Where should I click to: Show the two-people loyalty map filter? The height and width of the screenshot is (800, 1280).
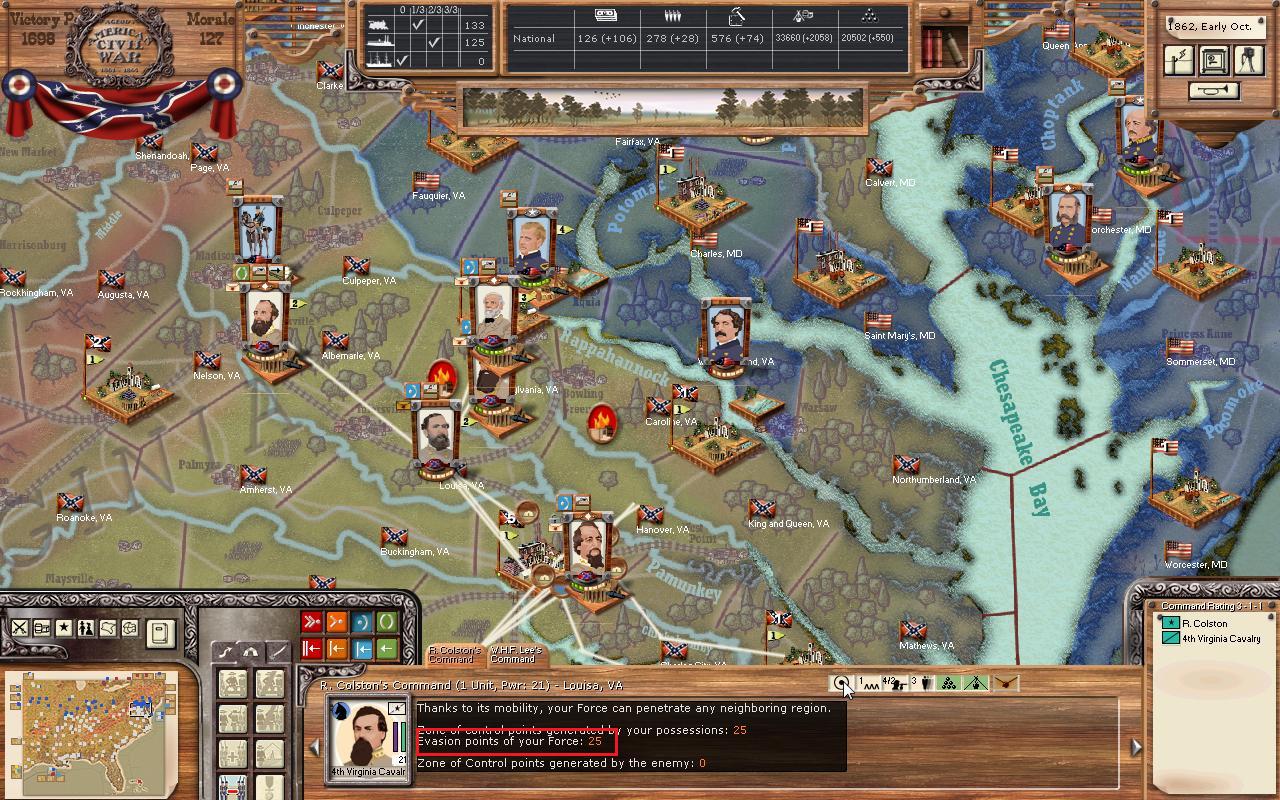click(x=85, y=628)
